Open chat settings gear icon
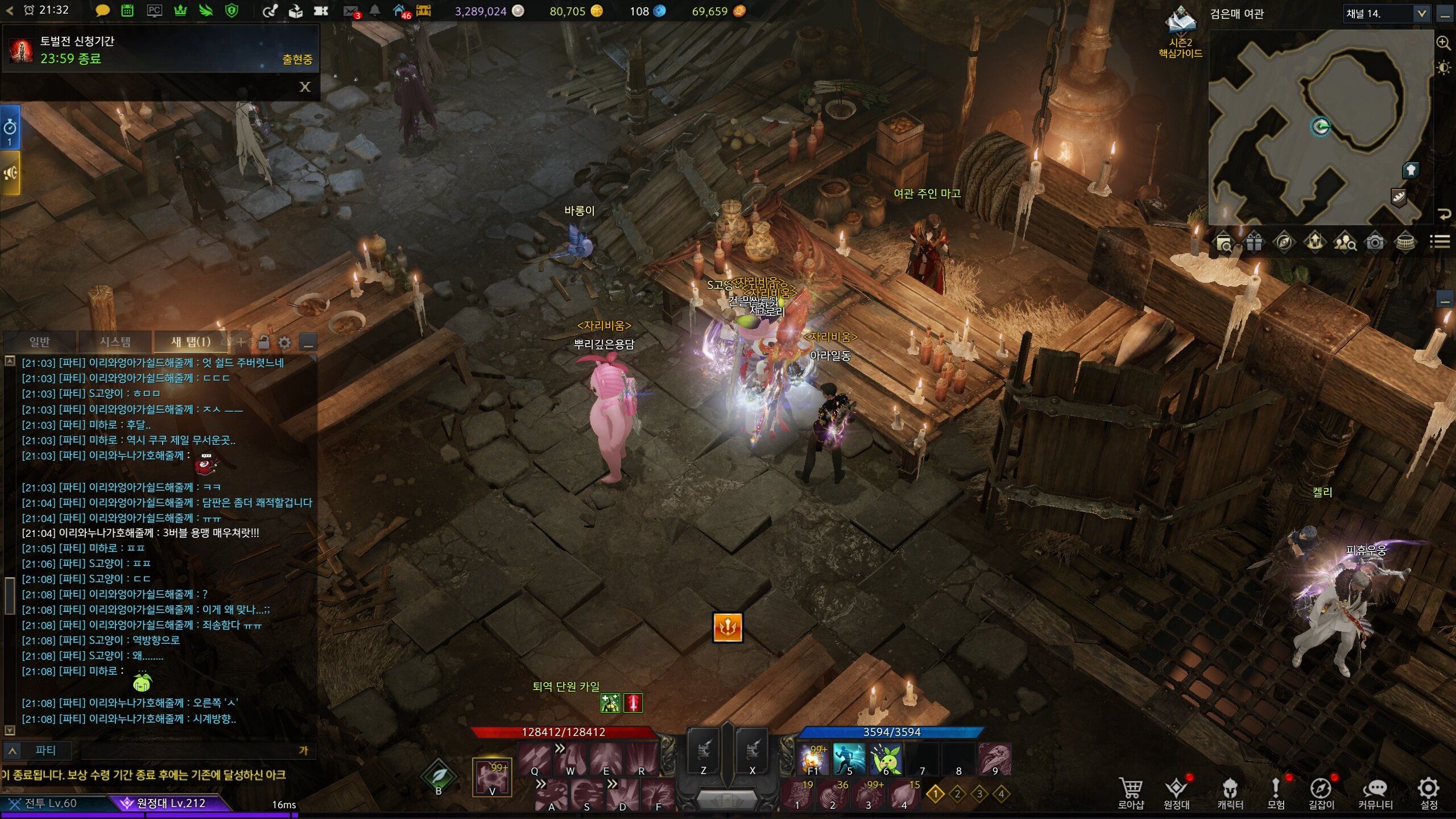 pos(284,342)
